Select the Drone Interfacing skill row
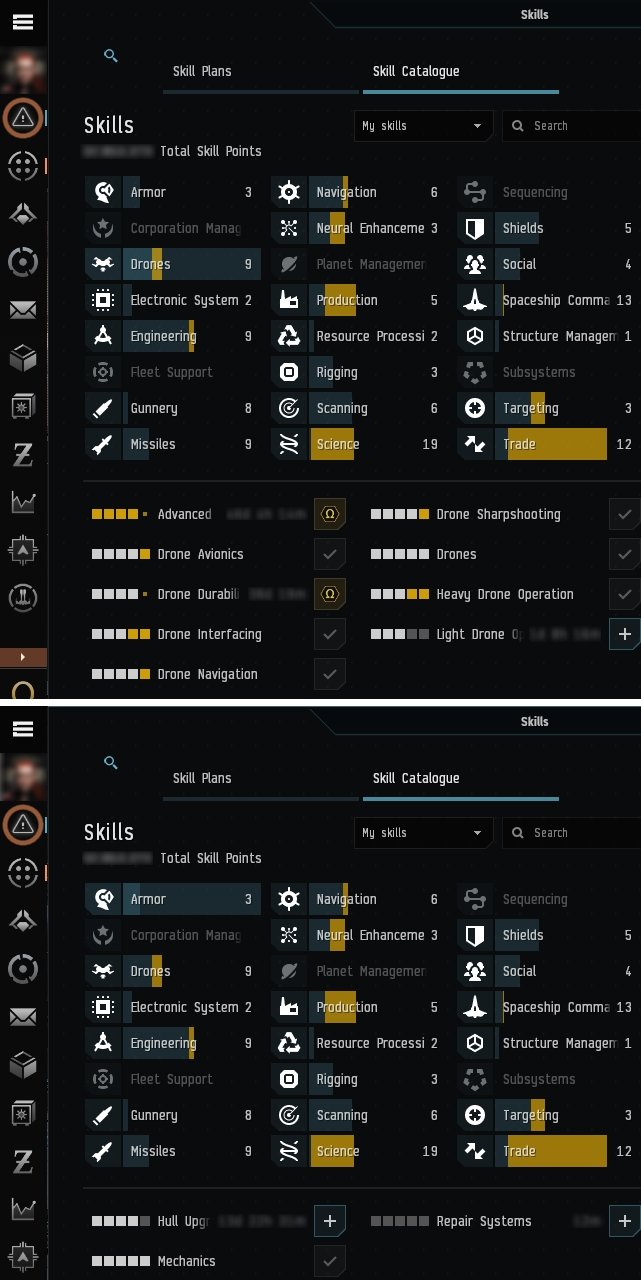The height and width of the screenshot is (1280, 641). click(x=209, y=635)
